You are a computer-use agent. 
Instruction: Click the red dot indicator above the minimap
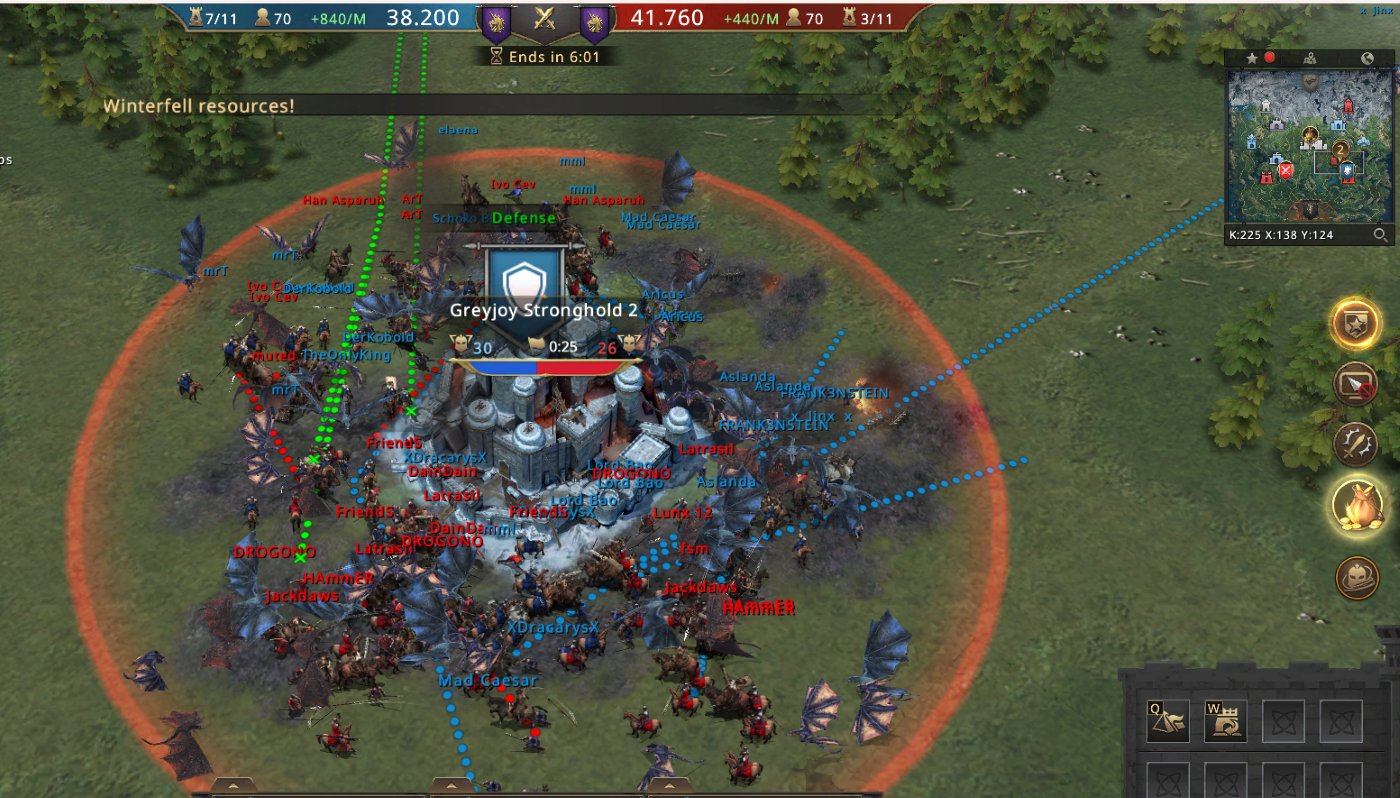tap(1270, 58)
